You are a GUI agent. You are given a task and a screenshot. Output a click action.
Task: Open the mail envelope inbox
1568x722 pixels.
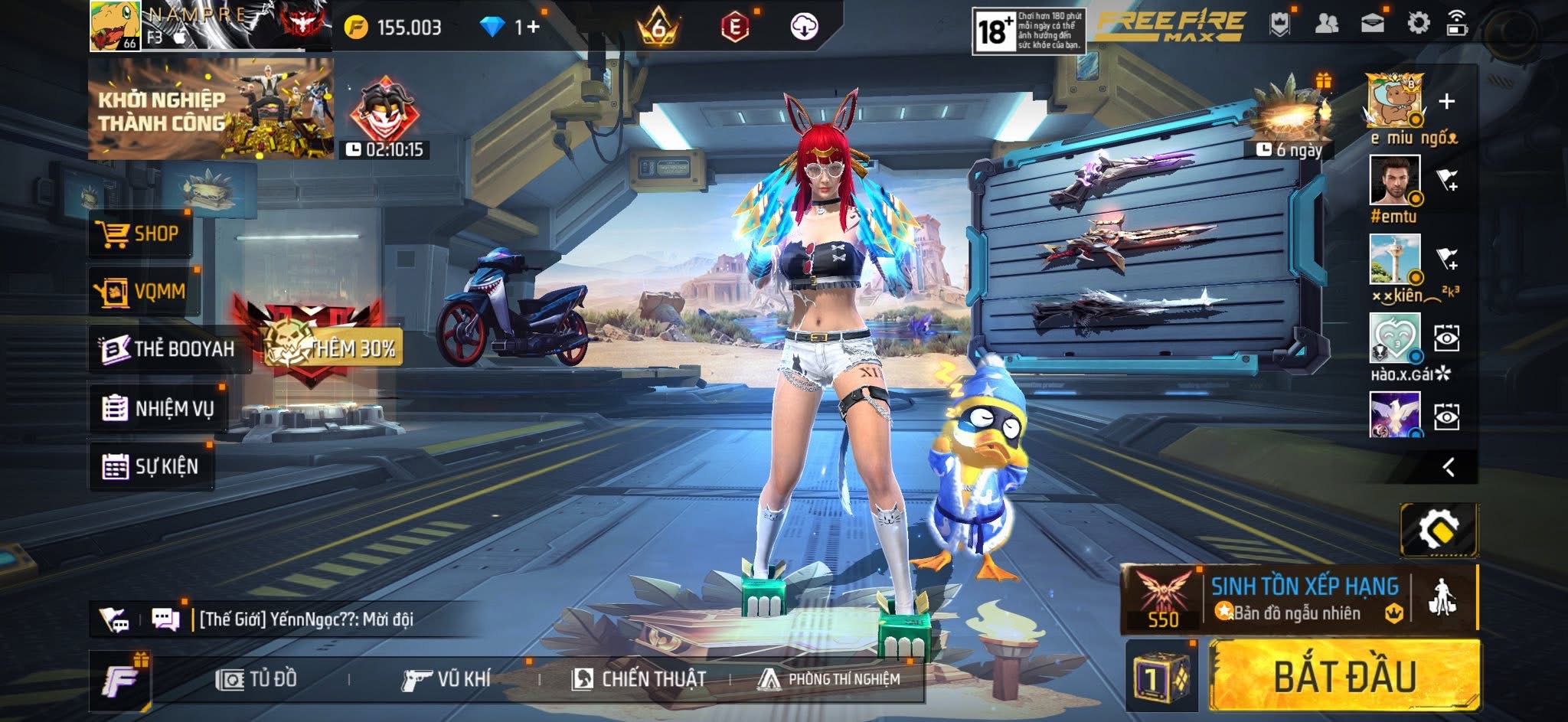coord(1372,24)
